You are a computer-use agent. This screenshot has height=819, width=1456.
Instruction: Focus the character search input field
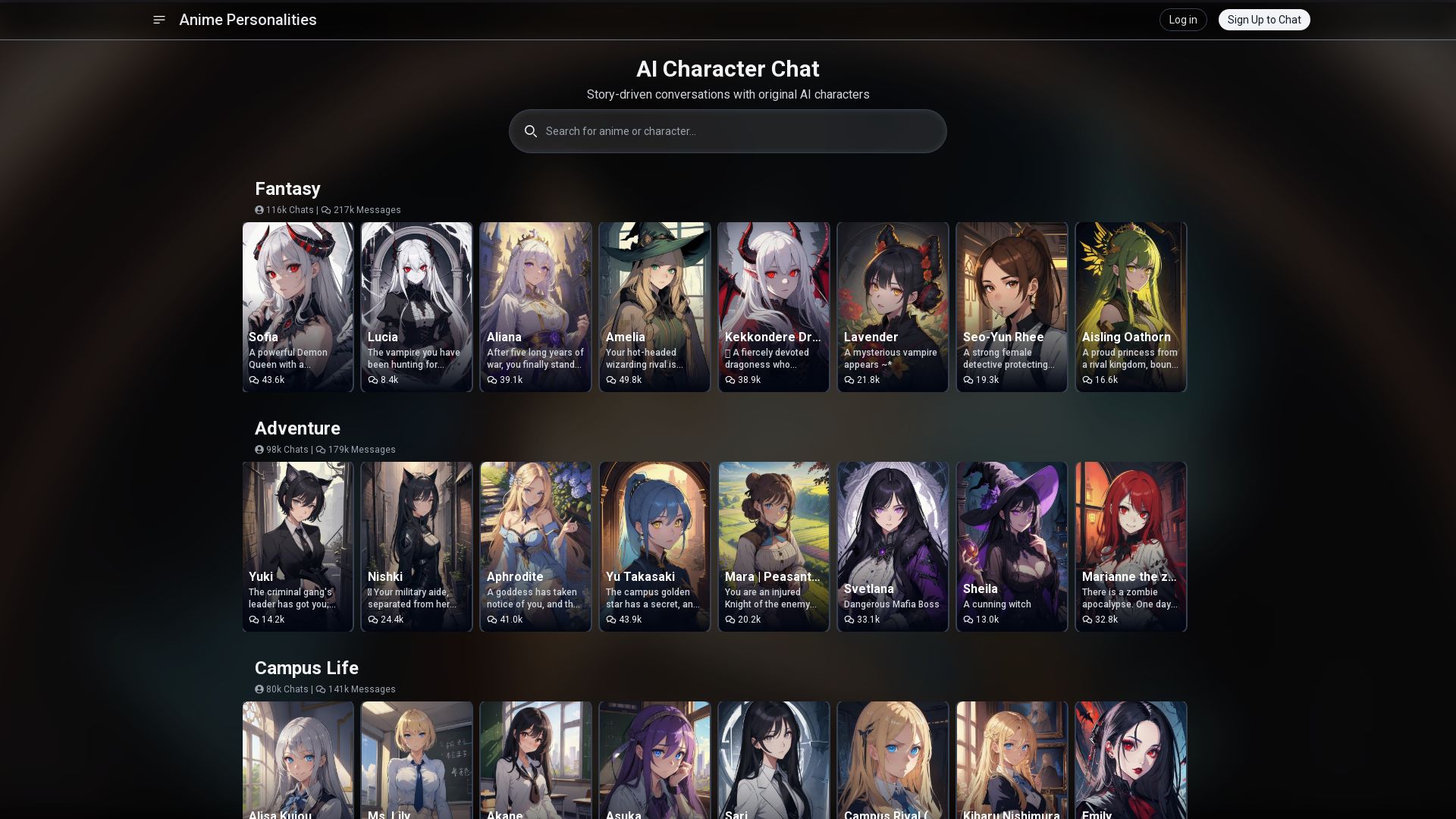728,131
